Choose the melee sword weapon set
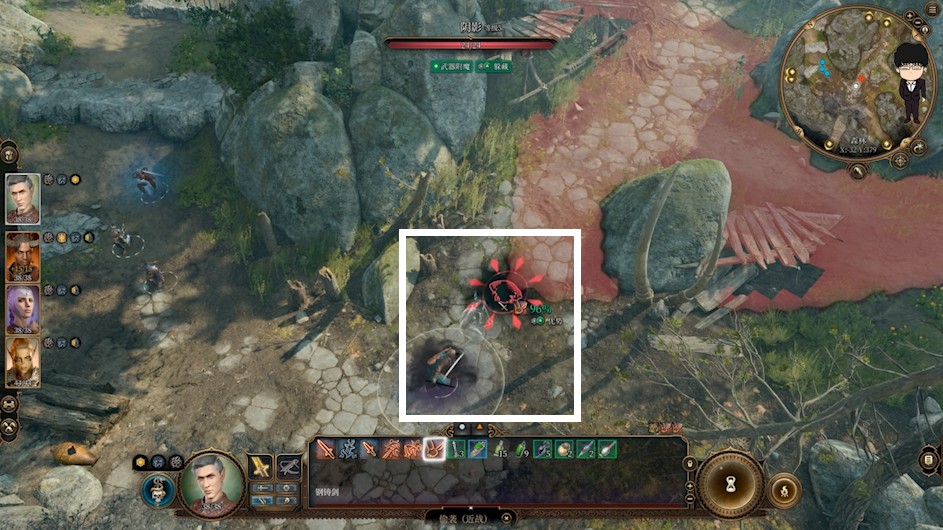The height and width of the screenshot is (530, 943). [261, 465]
